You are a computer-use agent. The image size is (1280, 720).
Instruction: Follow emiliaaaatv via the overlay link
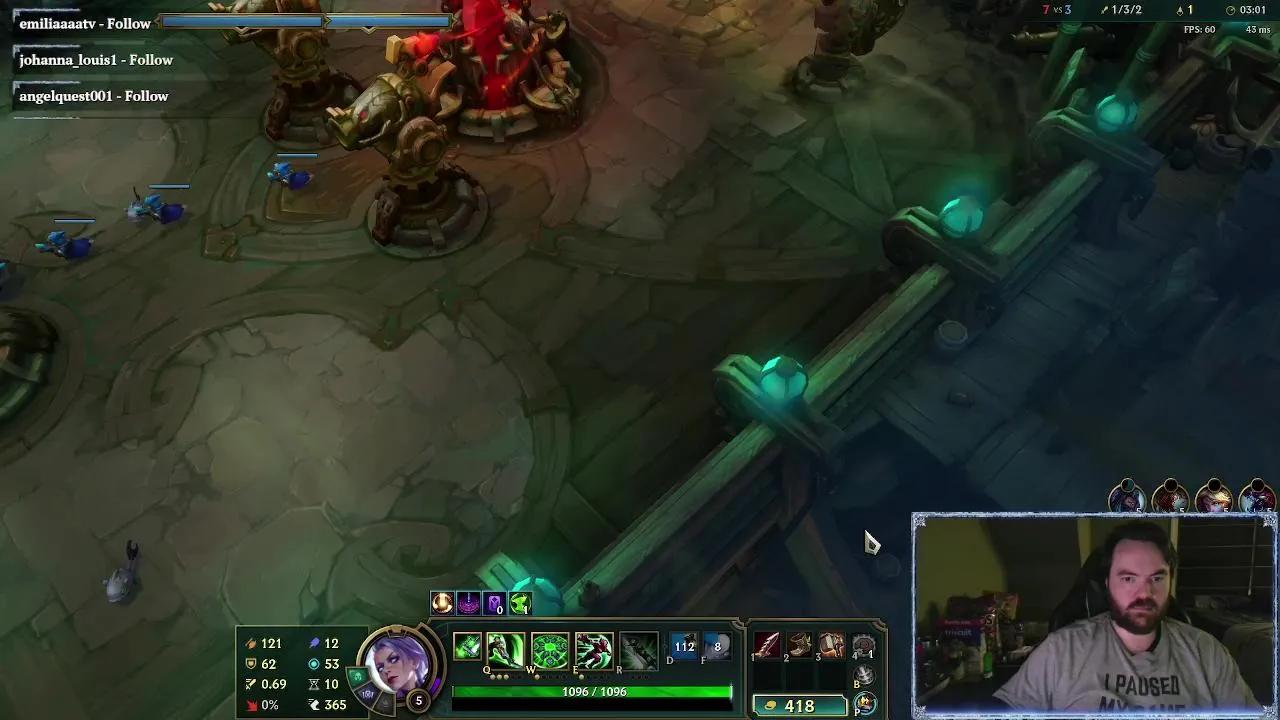coord(84,23)
